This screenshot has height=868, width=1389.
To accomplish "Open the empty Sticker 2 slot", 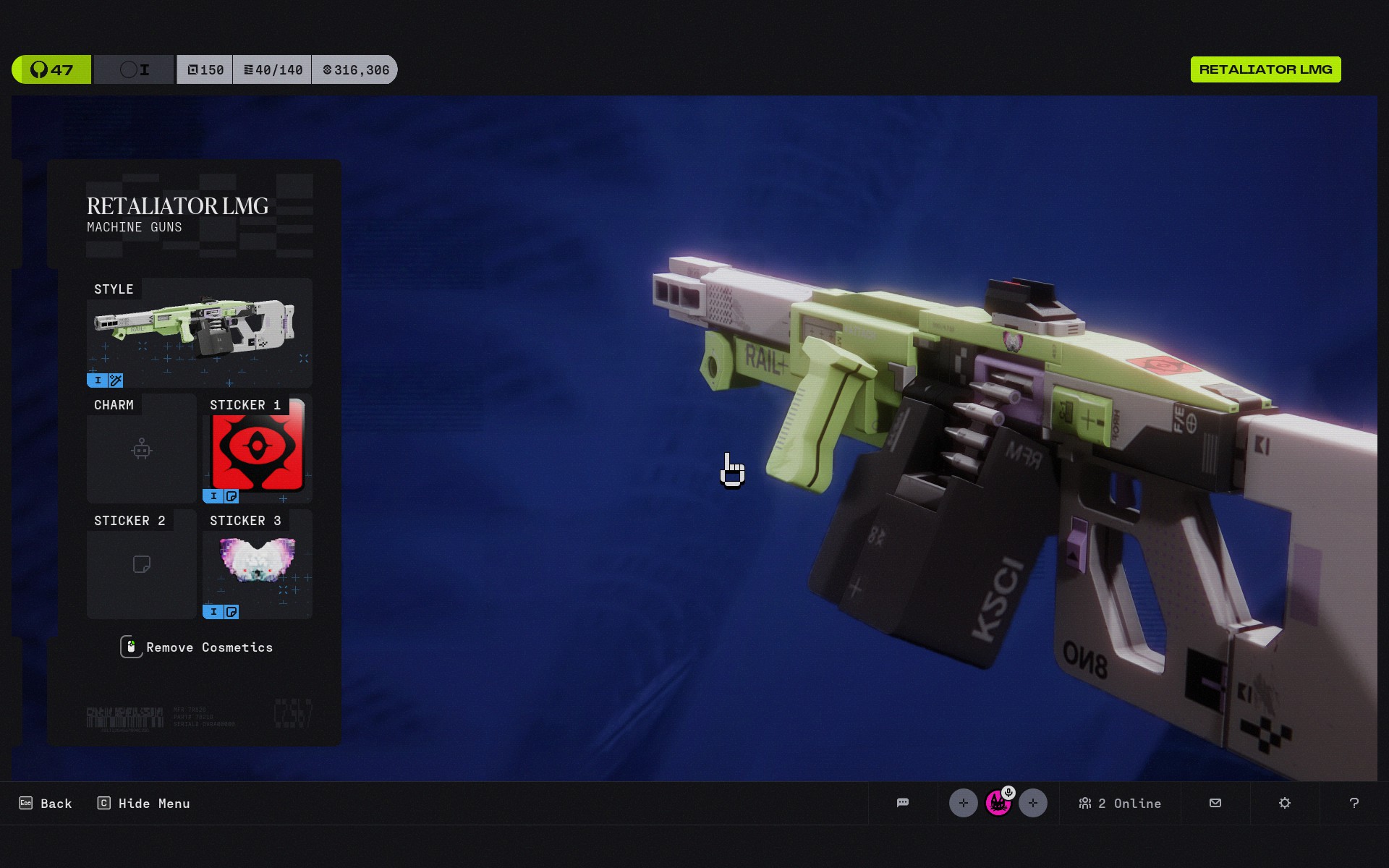I will pos(142,565).
